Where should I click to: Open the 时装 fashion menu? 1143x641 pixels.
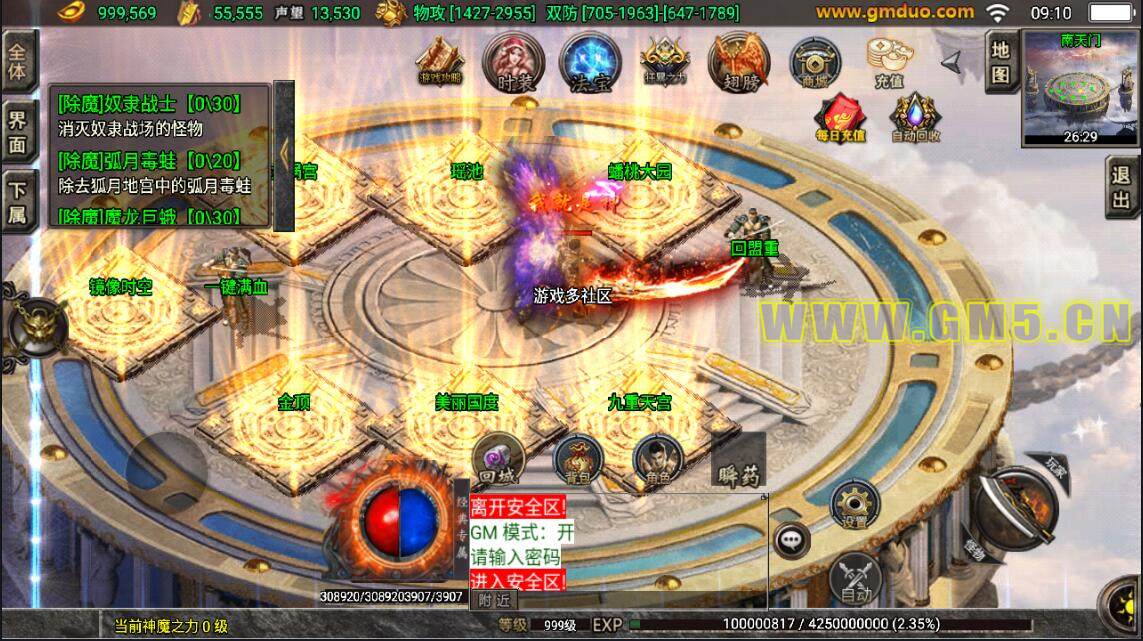click(x=510, y=62)
